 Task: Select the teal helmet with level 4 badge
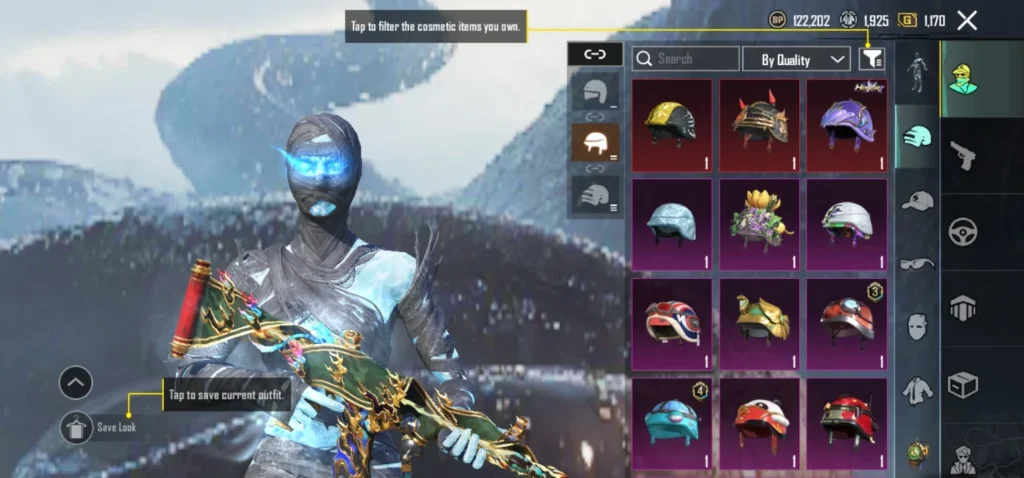(x=672, y=422)
